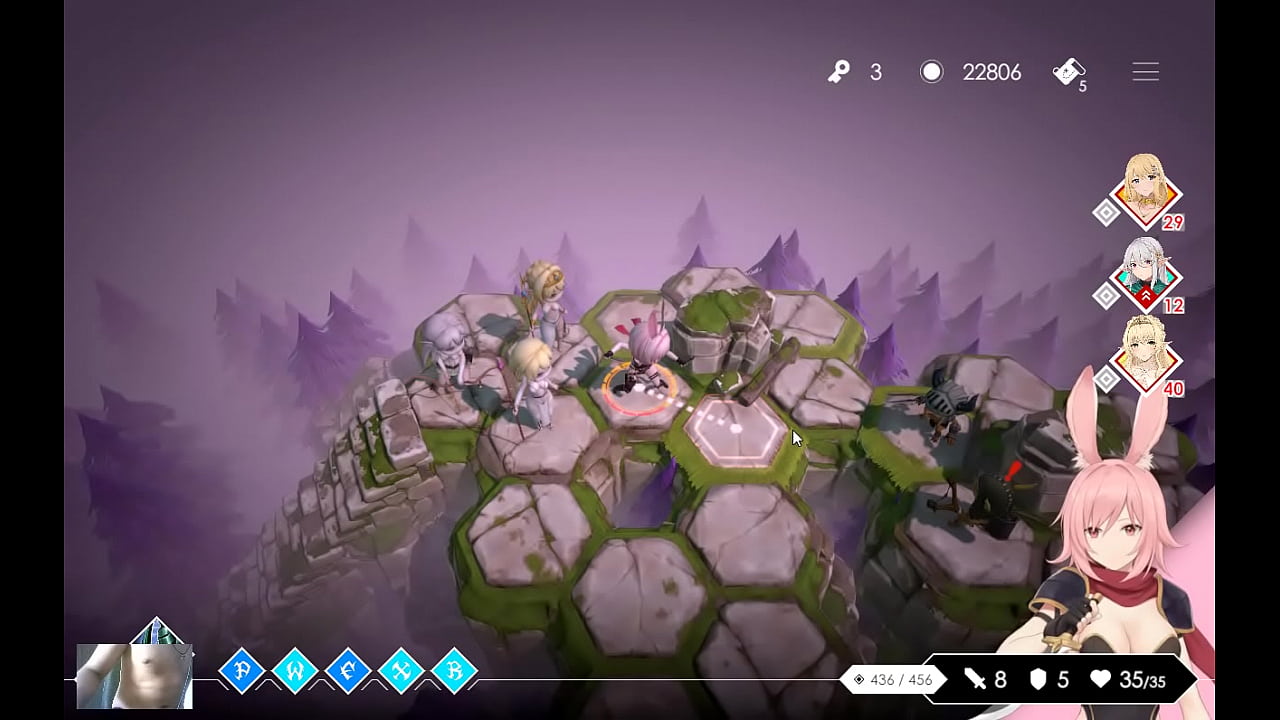Activate the R rune diamond
The image size is (1280, 720).
[455, 670]
